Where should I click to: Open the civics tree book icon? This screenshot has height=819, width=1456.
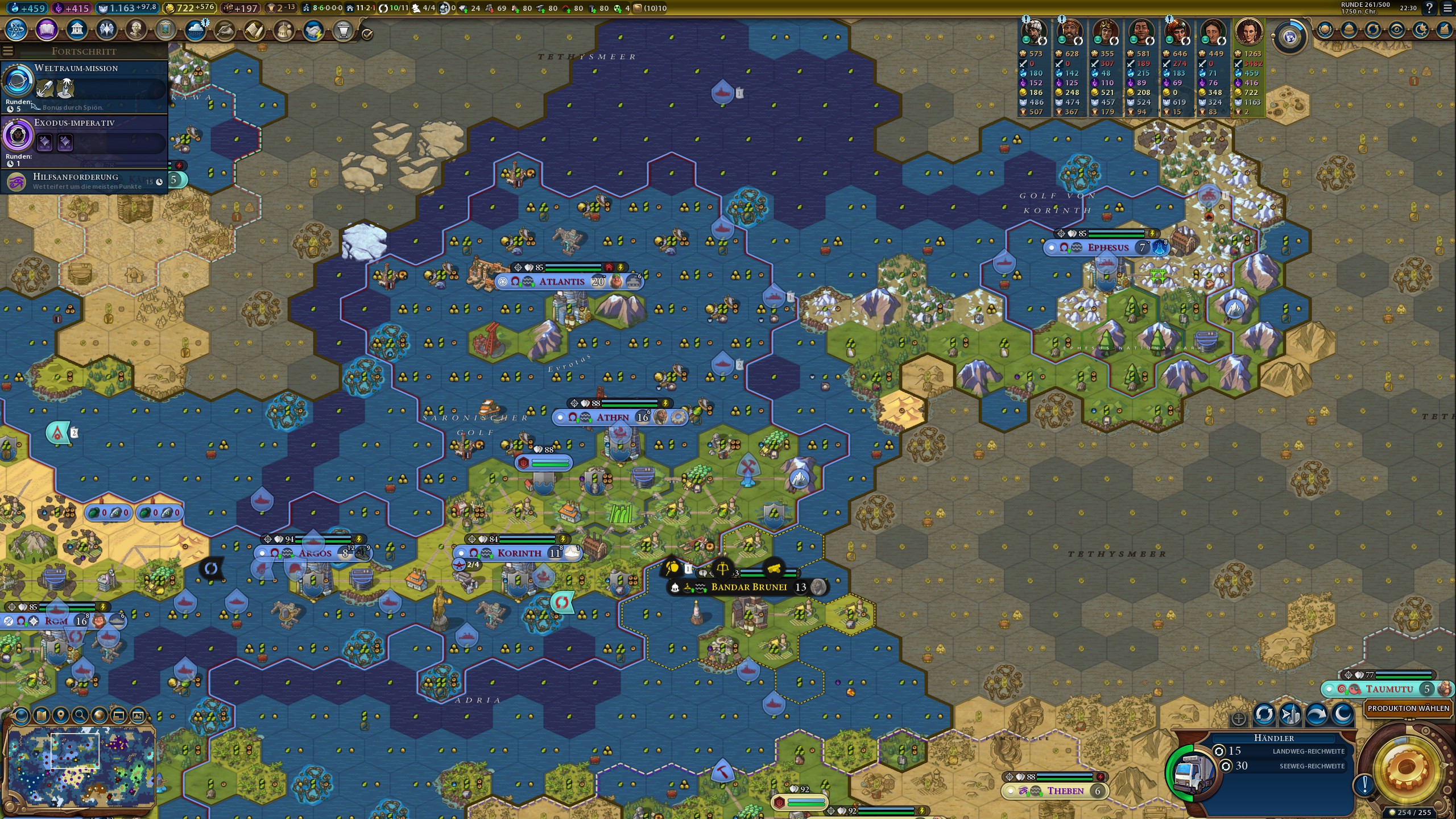47,30
